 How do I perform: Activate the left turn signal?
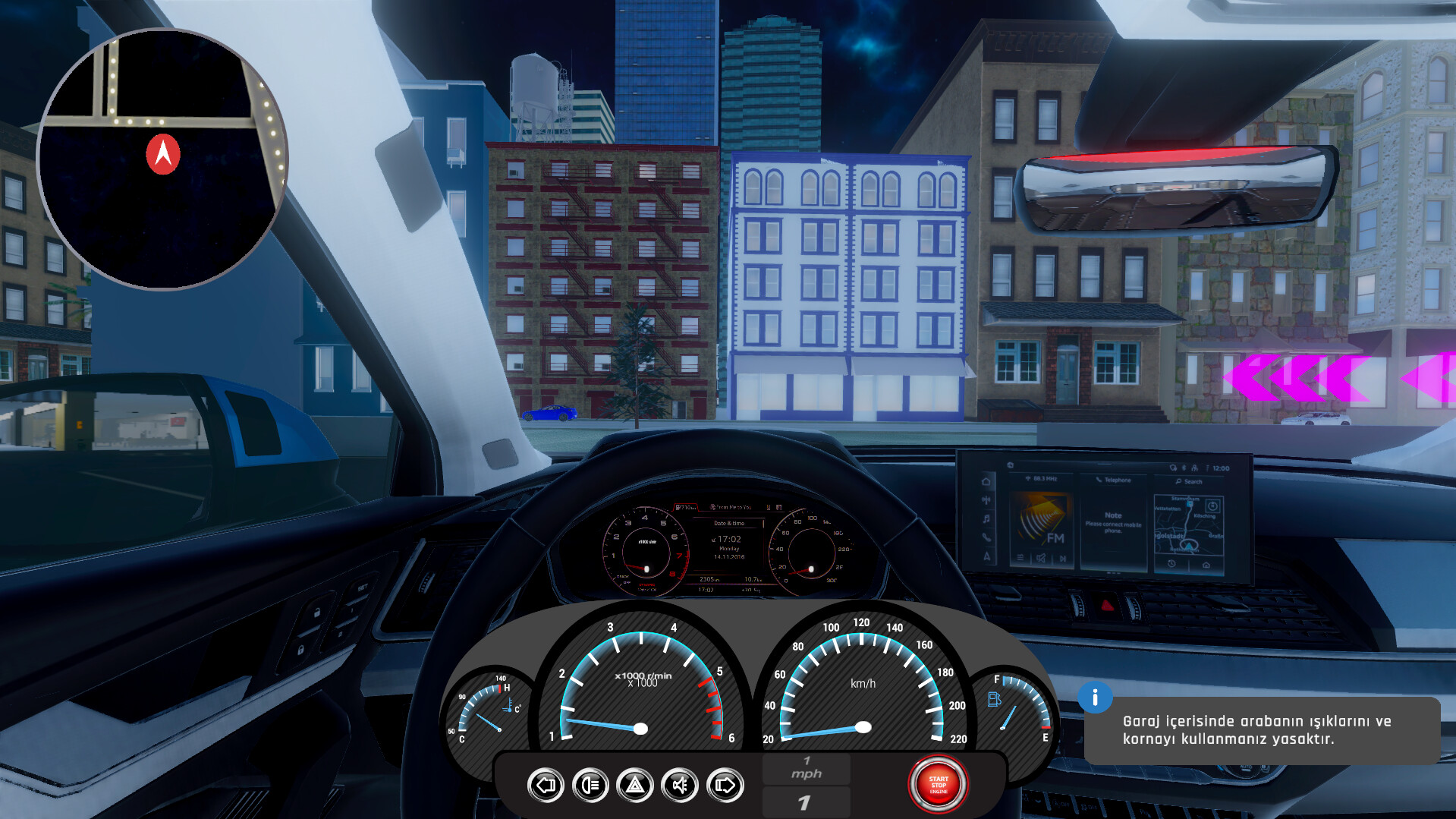click(x=546, y=785)
